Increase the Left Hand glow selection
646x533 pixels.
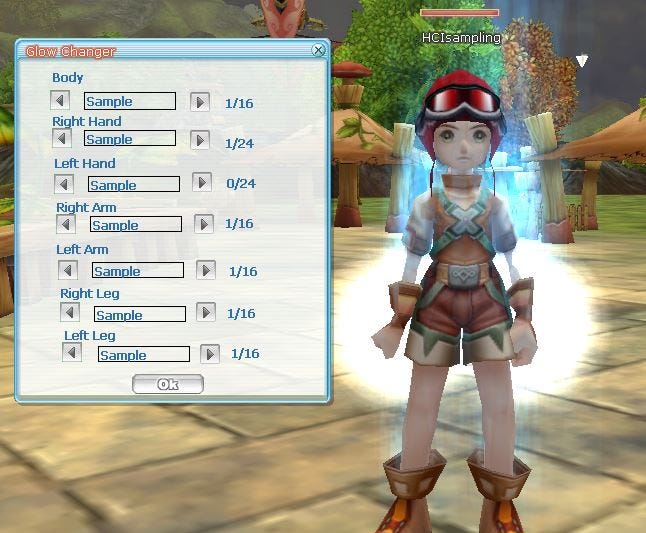coord(202,182)
